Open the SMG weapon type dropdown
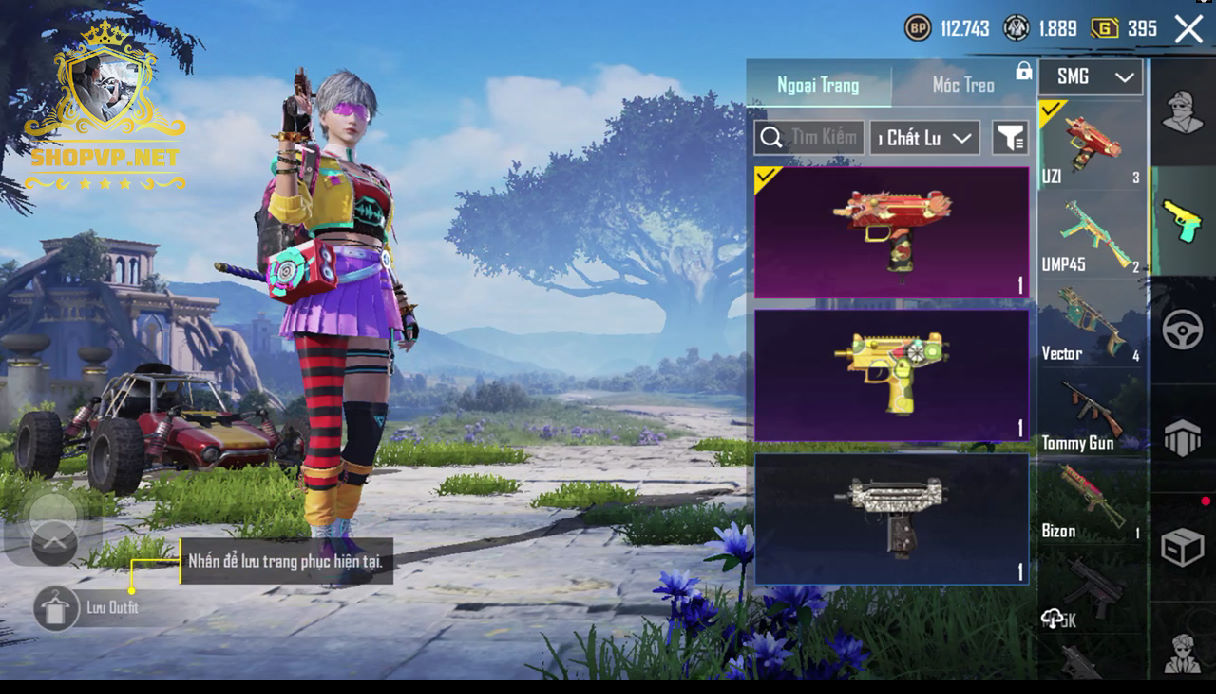The width and height of the screenshot is (1216, 694). [x=1090, y=77]
